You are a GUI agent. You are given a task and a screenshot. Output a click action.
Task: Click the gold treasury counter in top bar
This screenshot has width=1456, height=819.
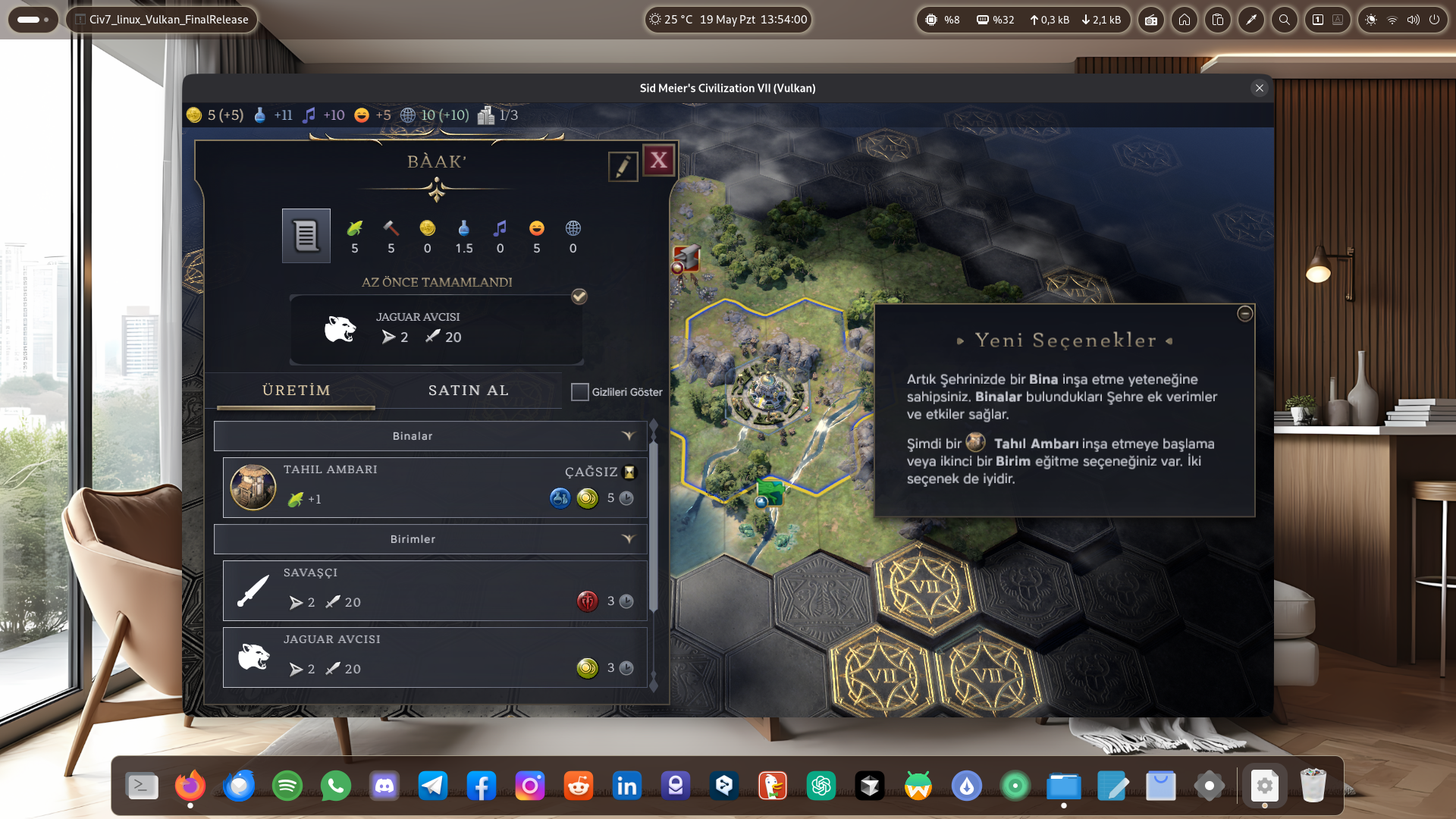point(215,115)
